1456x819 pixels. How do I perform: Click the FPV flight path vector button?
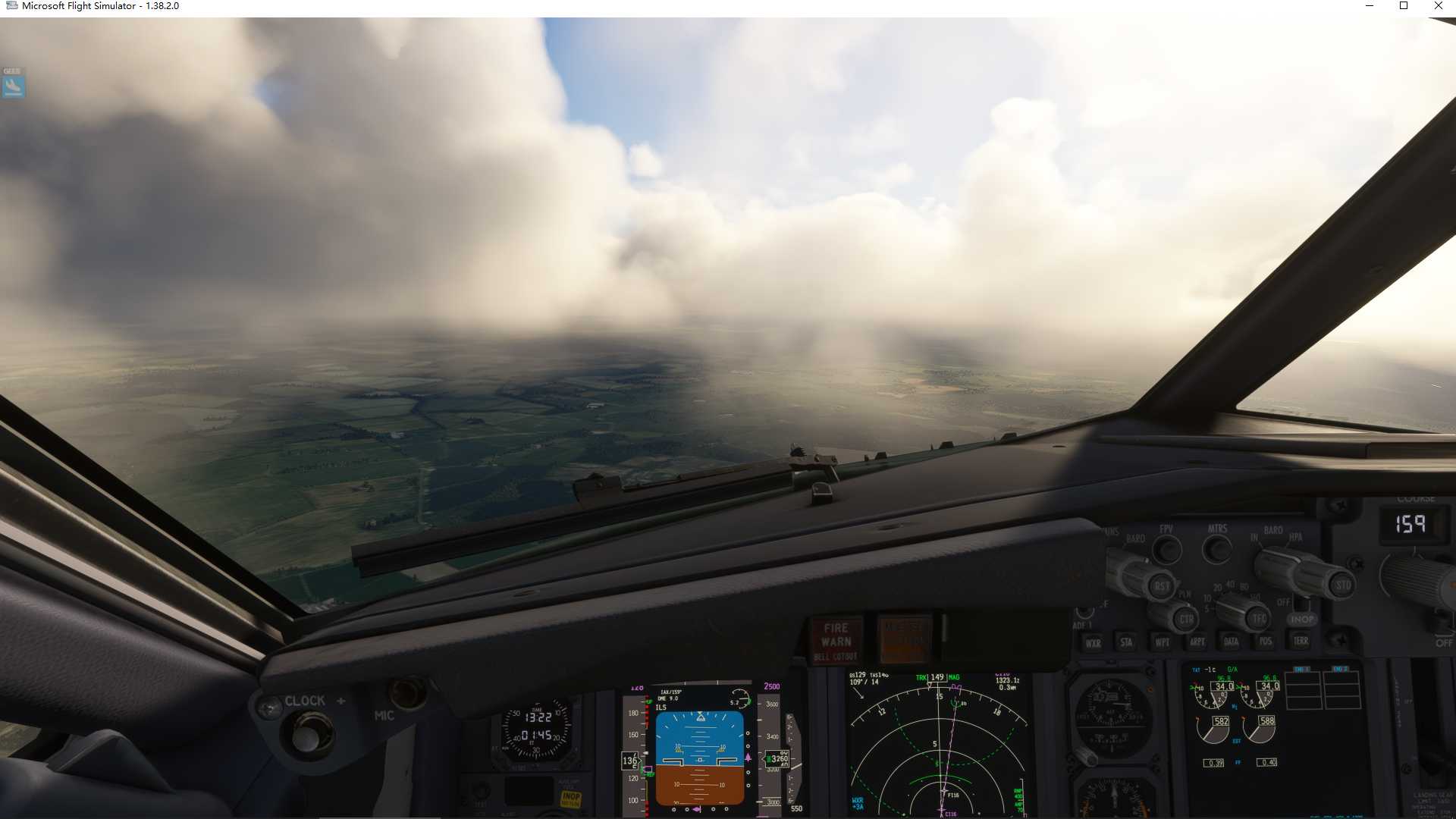pyautogui.click(x=1167, y=549)
